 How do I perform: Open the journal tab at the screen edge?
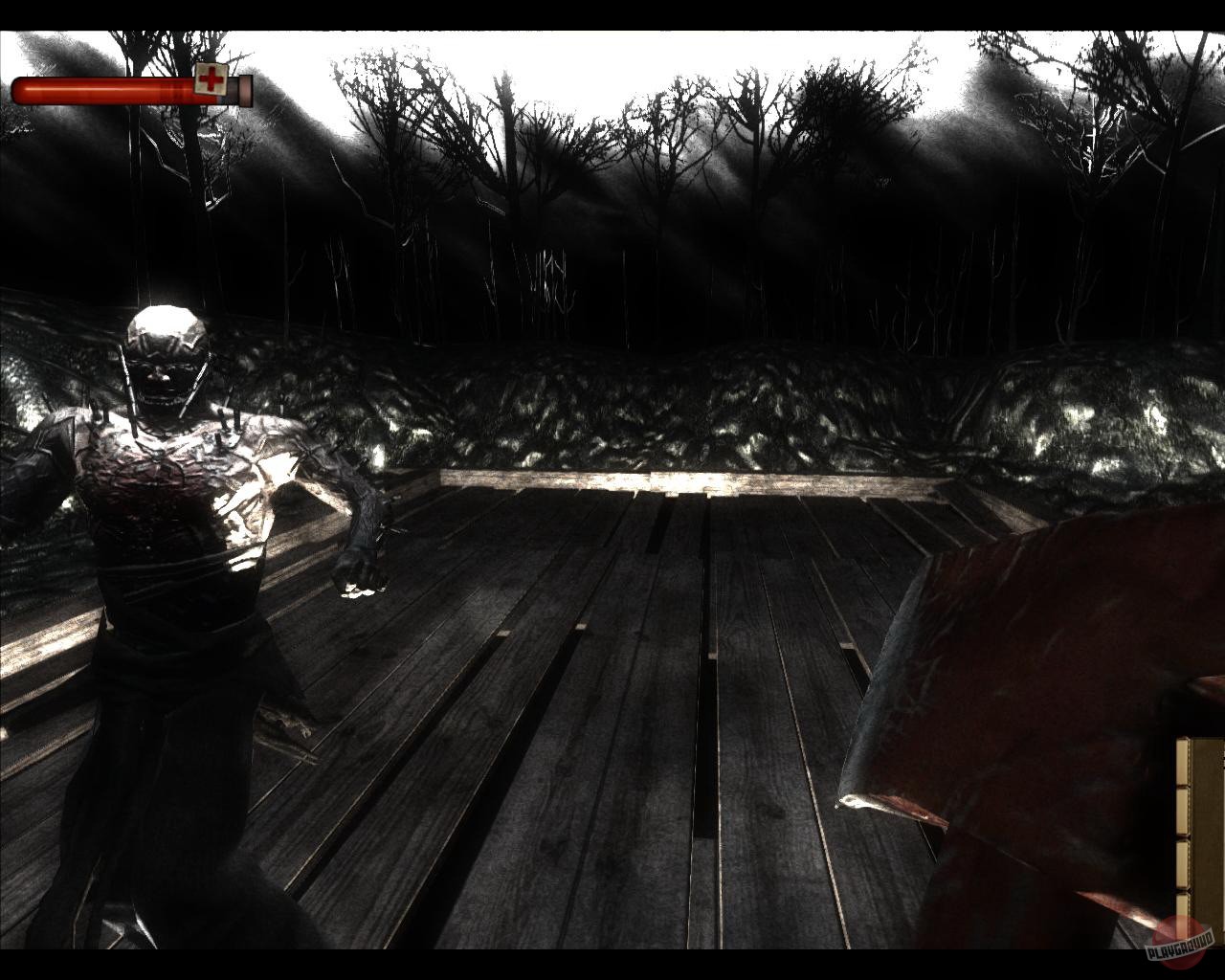(x=1182, y=761)
